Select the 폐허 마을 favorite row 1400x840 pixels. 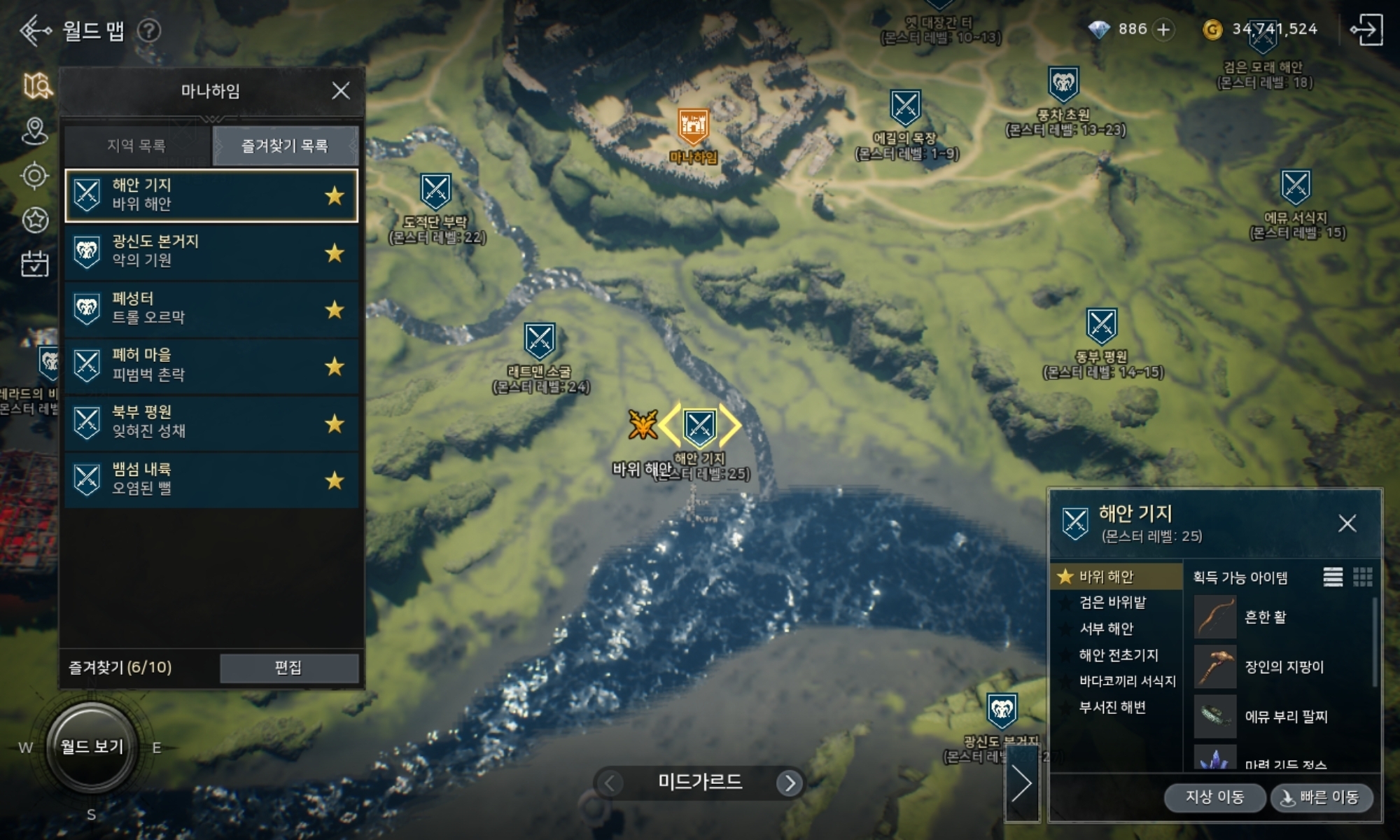click(211, 365)
